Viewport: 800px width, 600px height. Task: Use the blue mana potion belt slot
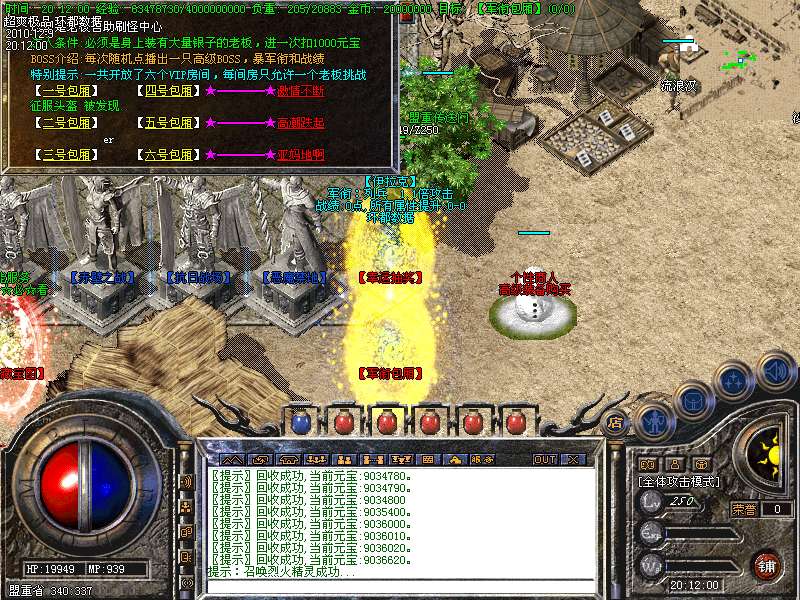click(300, 422)
